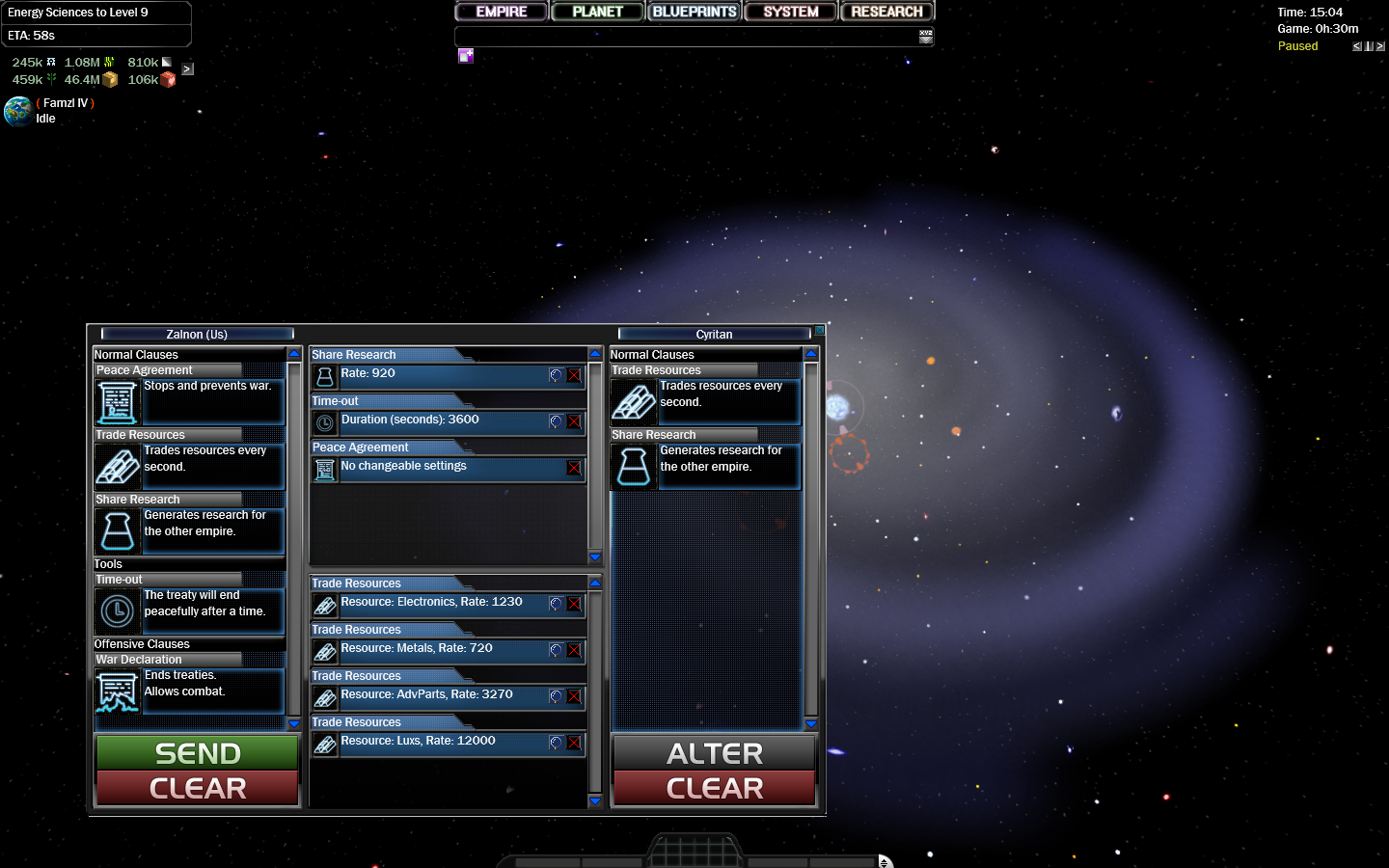Click the Share Research flask in Cyritan's panel

point(634,467)
